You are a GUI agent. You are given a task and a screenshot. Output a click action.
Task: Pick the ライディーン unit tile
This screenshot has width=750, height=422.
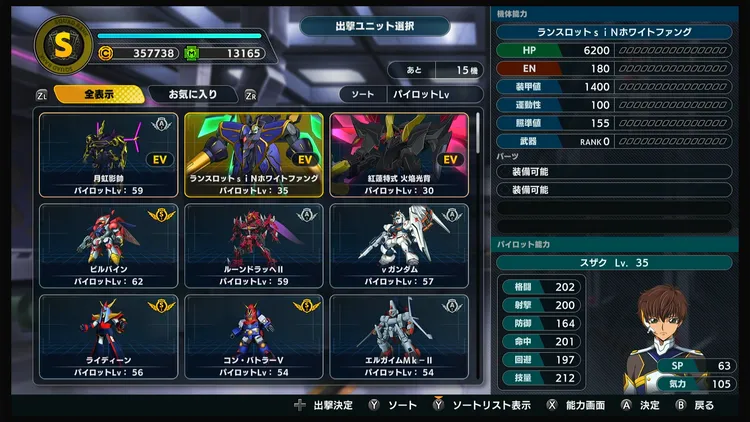pos(109,337)
